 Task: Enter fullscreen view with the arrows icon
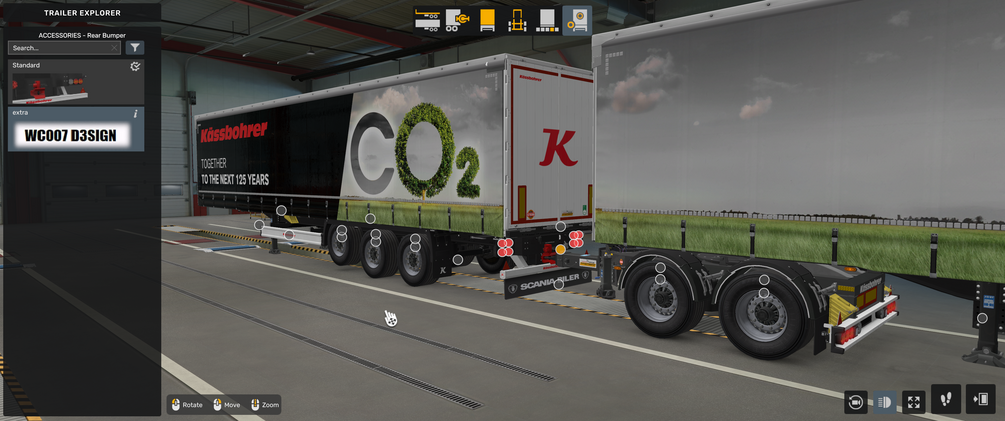[x=914, y=401]
